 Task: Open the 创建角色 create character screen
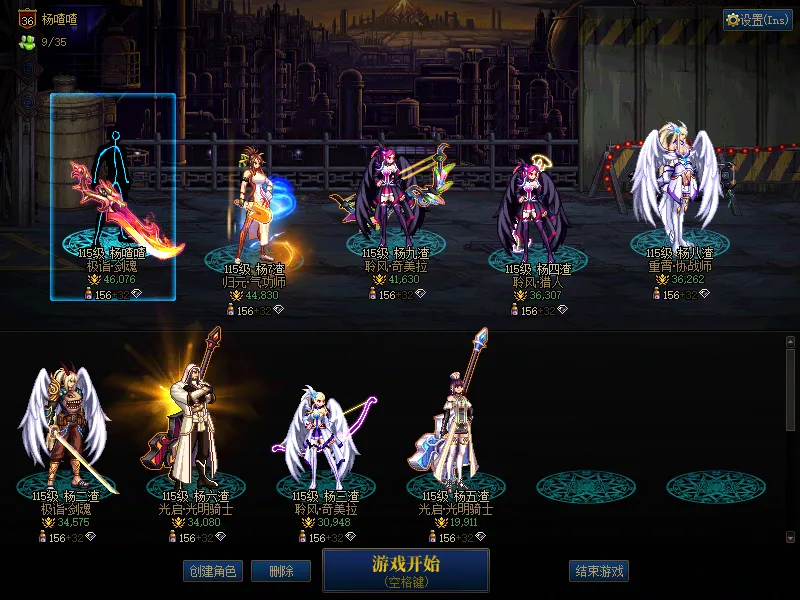click(x=212, y=571)
